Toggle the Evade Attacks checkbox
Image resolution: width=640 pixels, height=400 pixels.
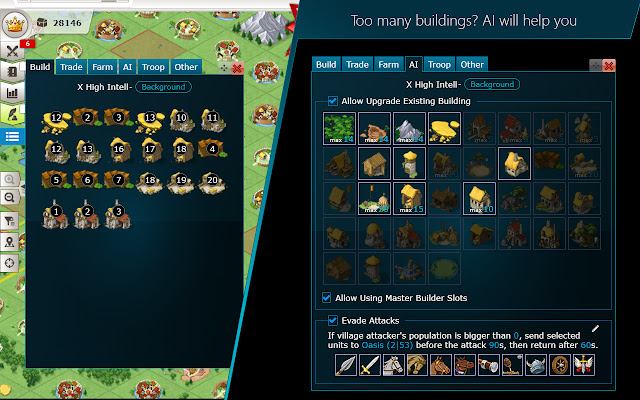click(x=333, y=320)
